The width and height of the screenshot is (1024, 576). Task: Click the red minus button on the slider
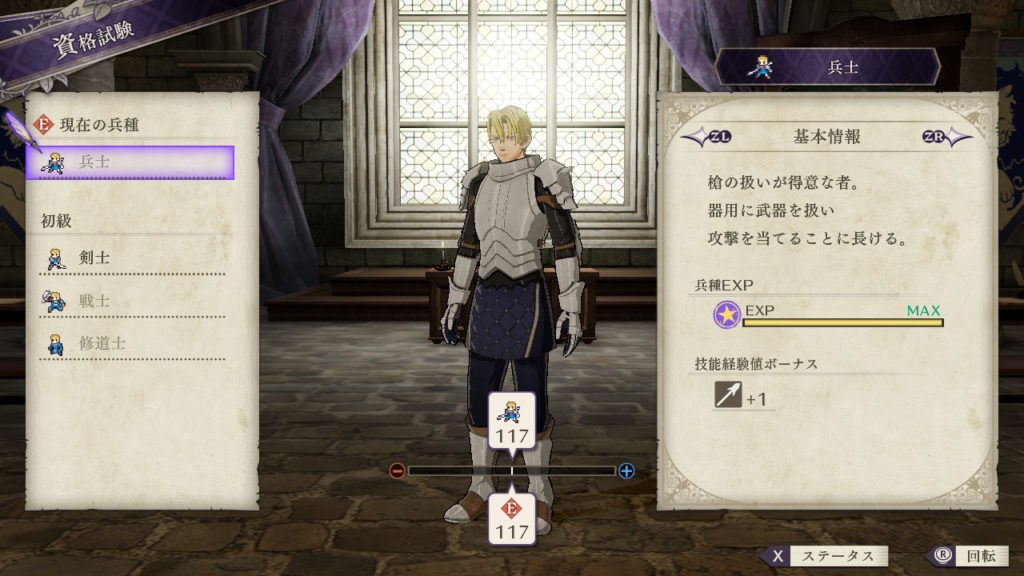coord(397,470)
